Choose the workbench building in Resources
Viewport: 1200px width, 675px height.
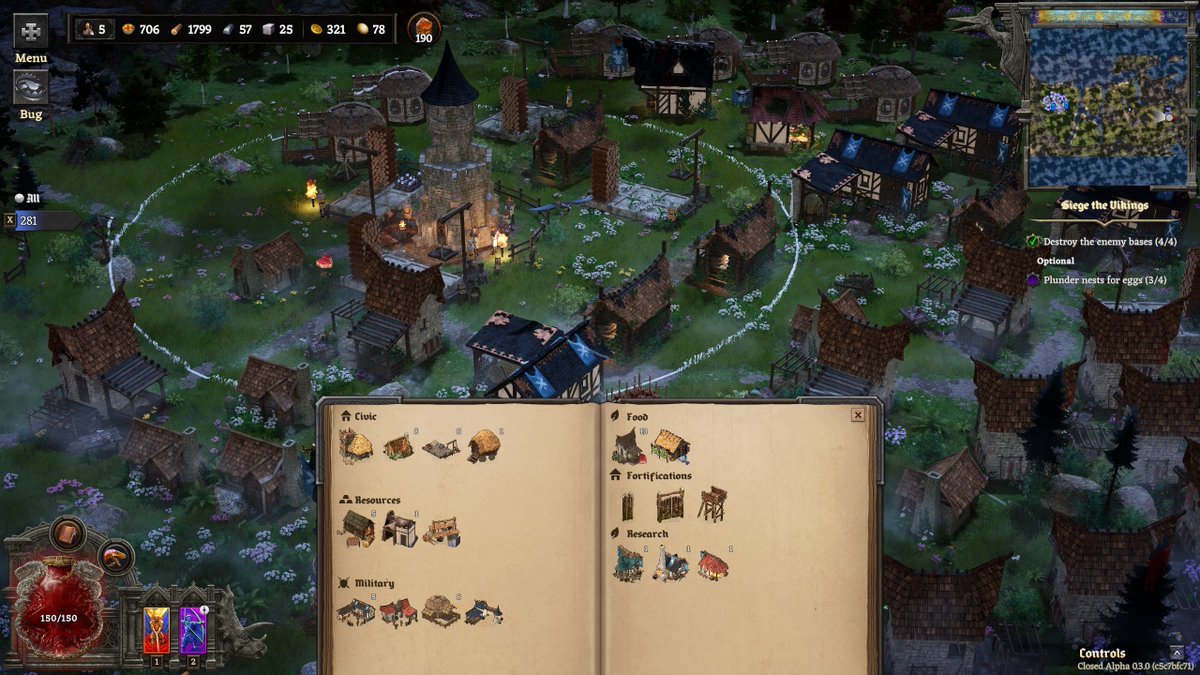441,531
